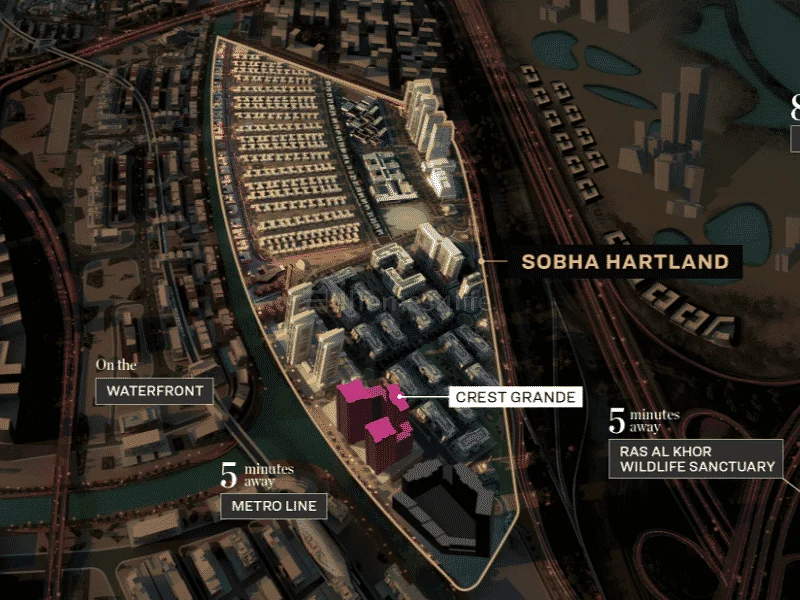
Task: Select the Sobha Hartland label
Action: click(x=625, y=262)
